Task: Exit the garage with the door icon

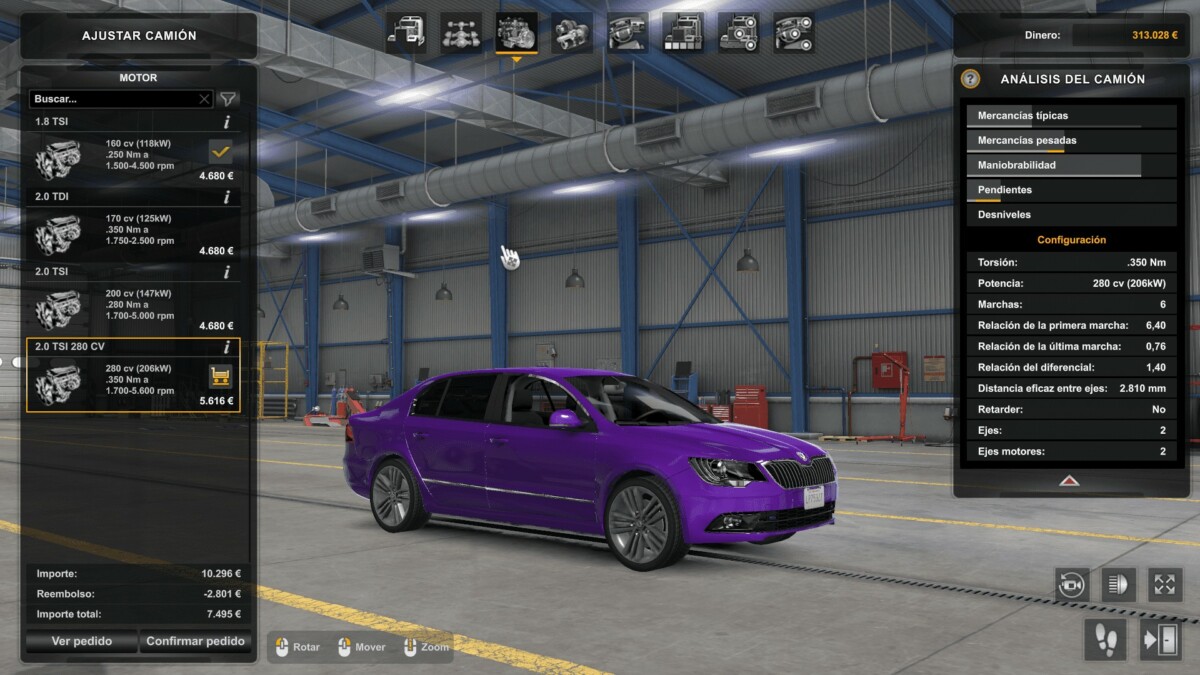Action: 1160,640
